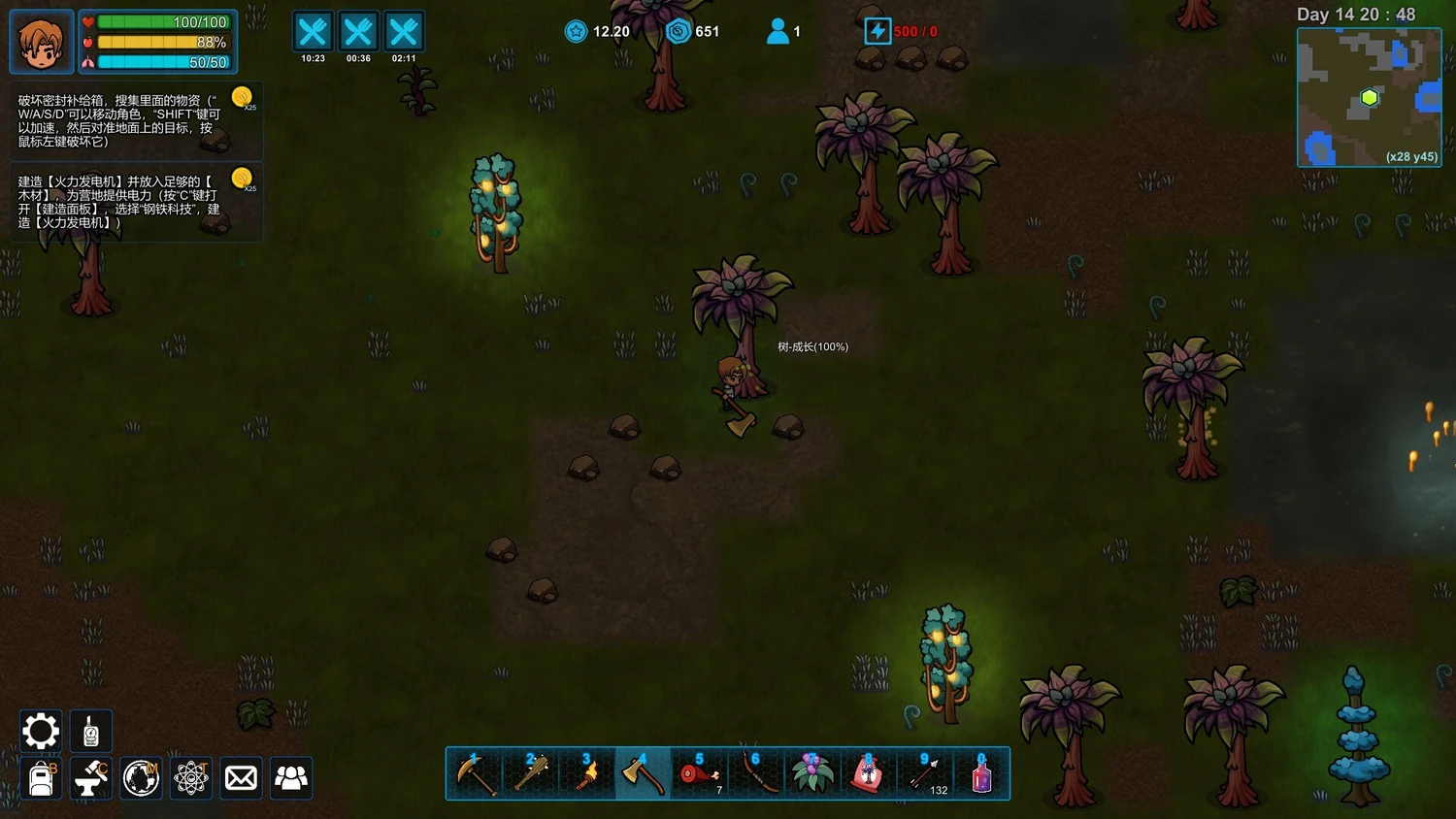1456x819 pixels.
Task: Open the anvil build panel
Action: pos(91,778)
